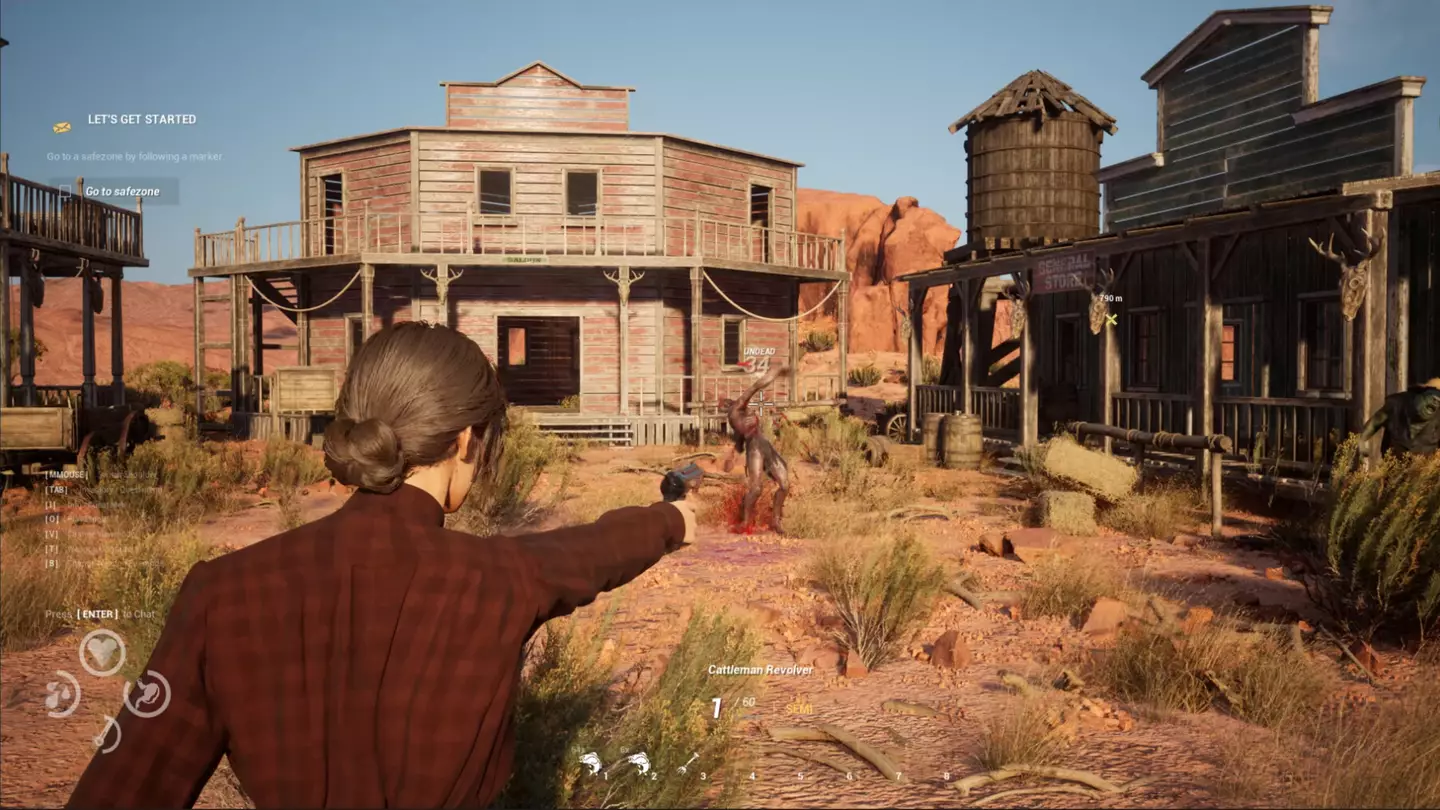Screen dimensions: 1440x810
Task: Select the item in hotbar slot 1
Action: pos(591,764)
